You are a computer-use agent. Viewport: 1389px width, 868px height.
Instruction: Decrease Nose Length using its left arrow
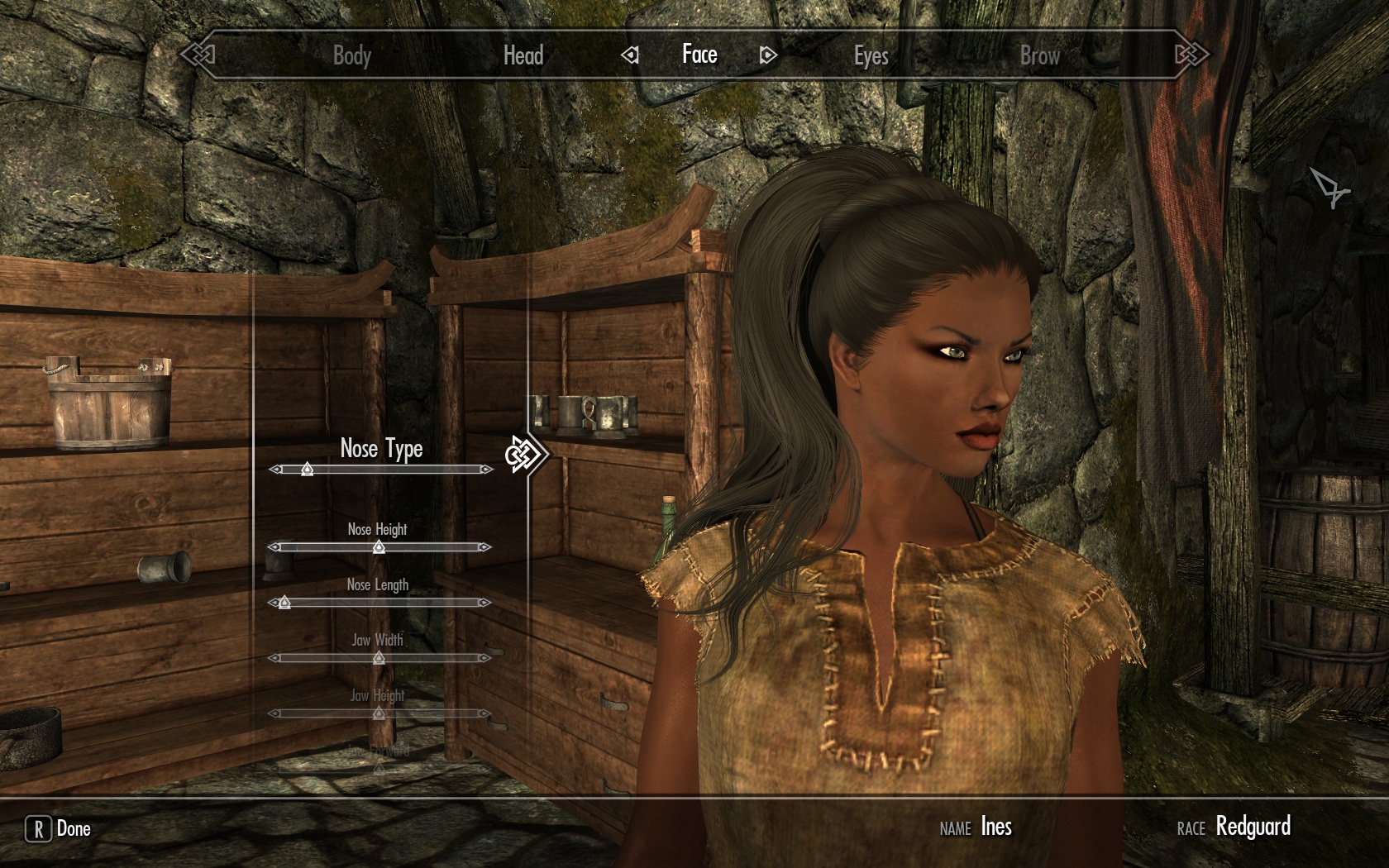273,603
